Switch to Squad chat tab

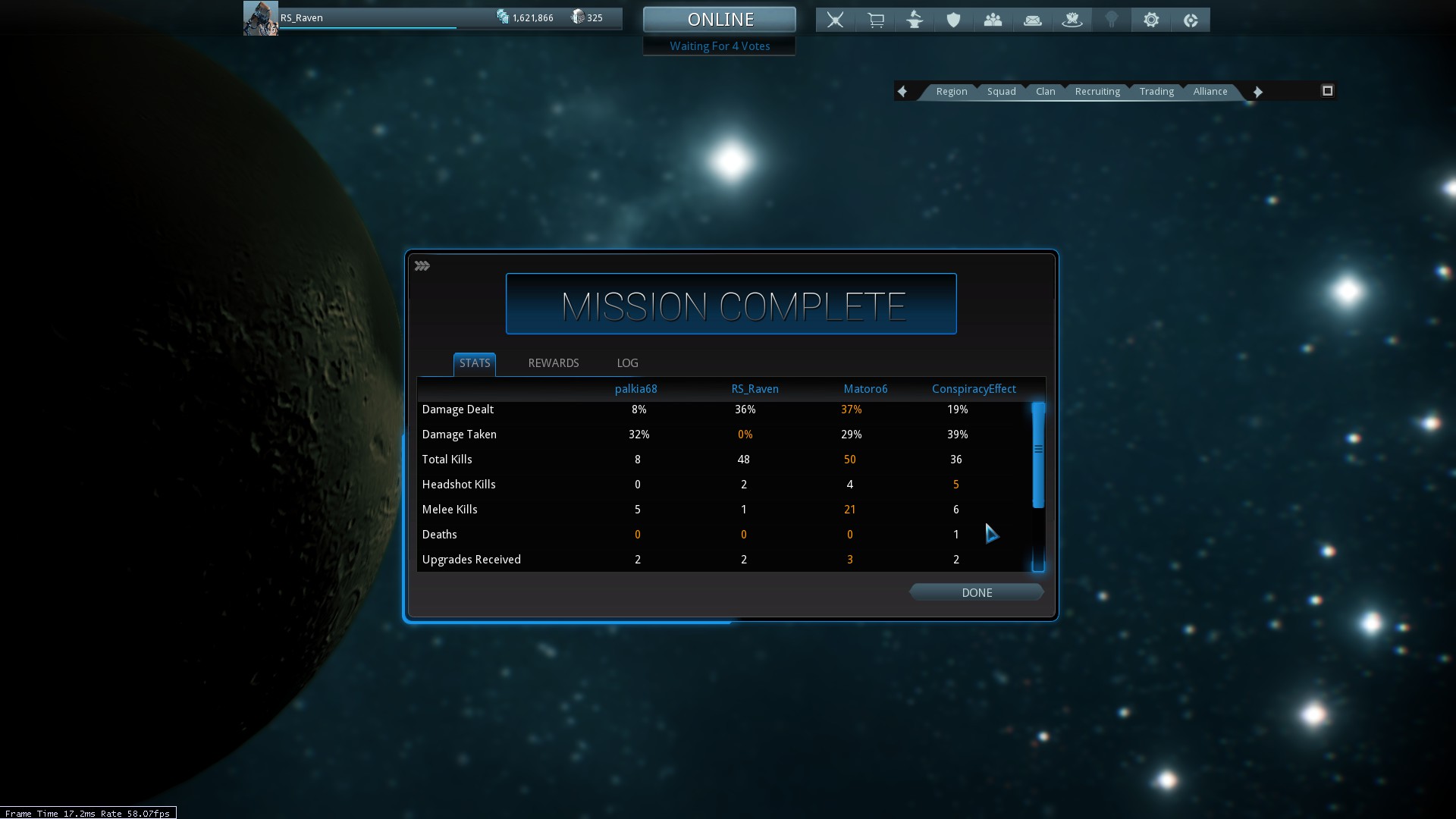click(1001, 92)
